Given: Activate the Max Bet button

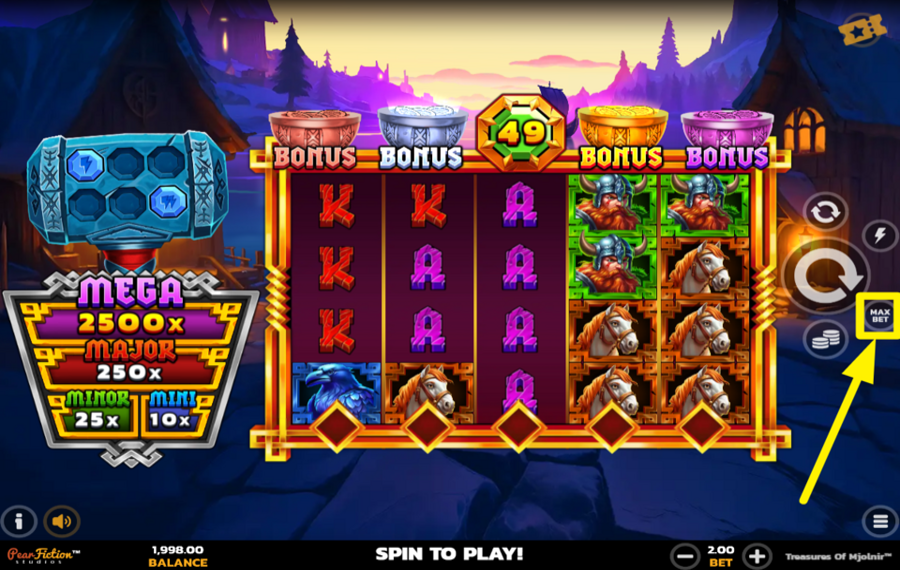Looking at the screenshot, I should 880,316.
